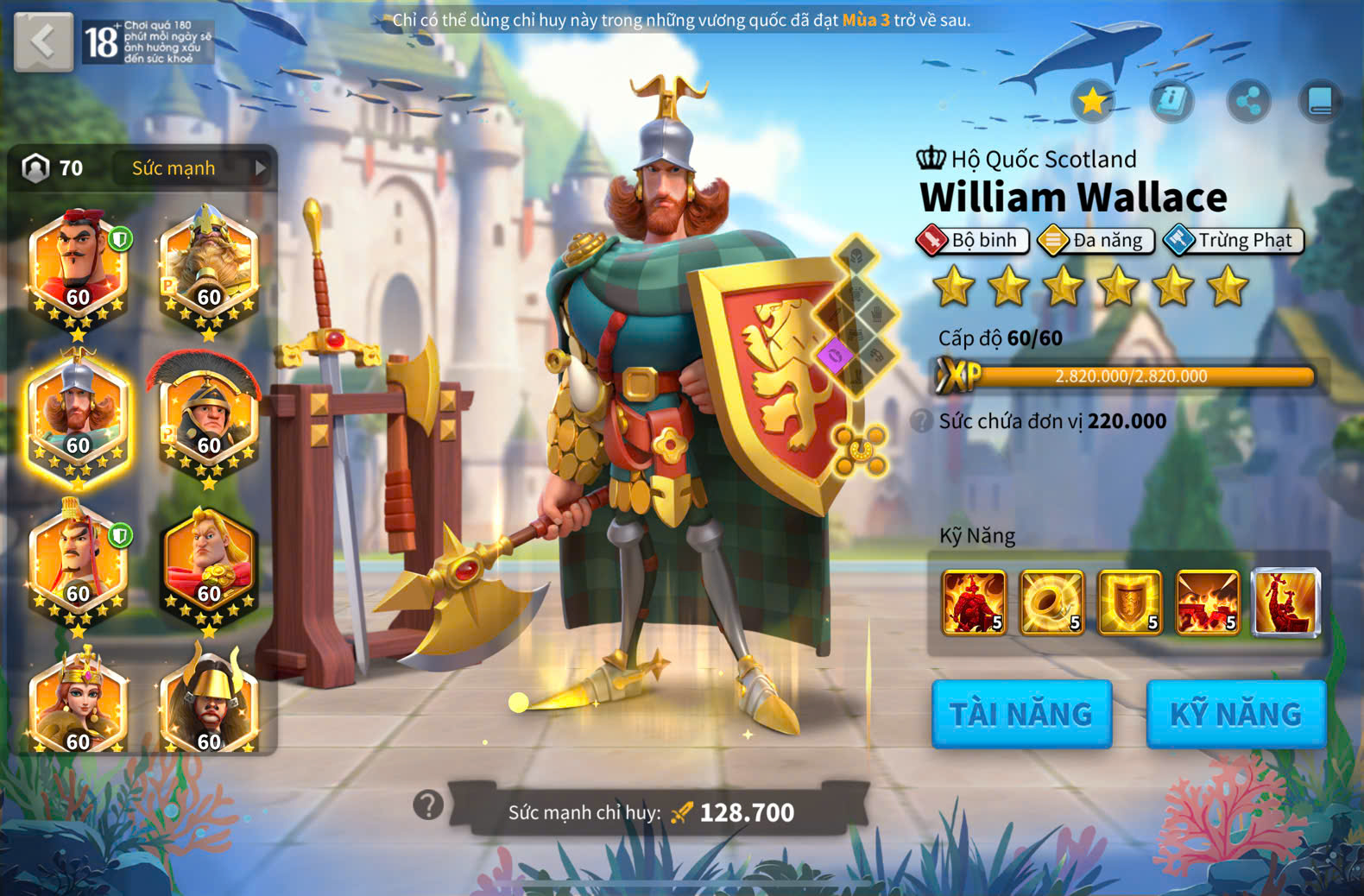View the silver-framed expertise skill icon
This screenshot has width=1364, height=896.
click(1285, 602)
